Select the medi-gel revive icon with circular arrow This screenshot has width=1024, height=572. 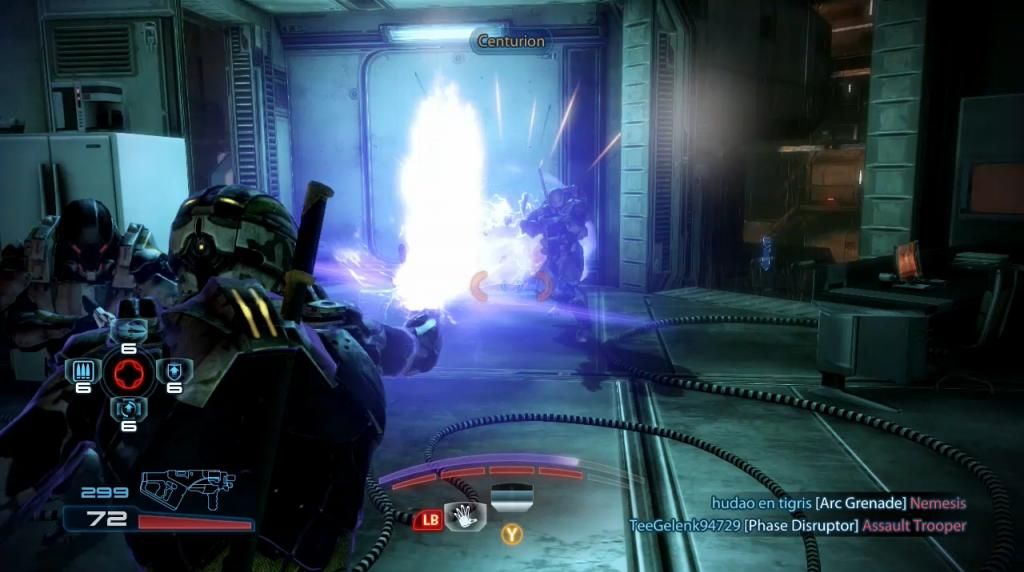click(128, 409)
